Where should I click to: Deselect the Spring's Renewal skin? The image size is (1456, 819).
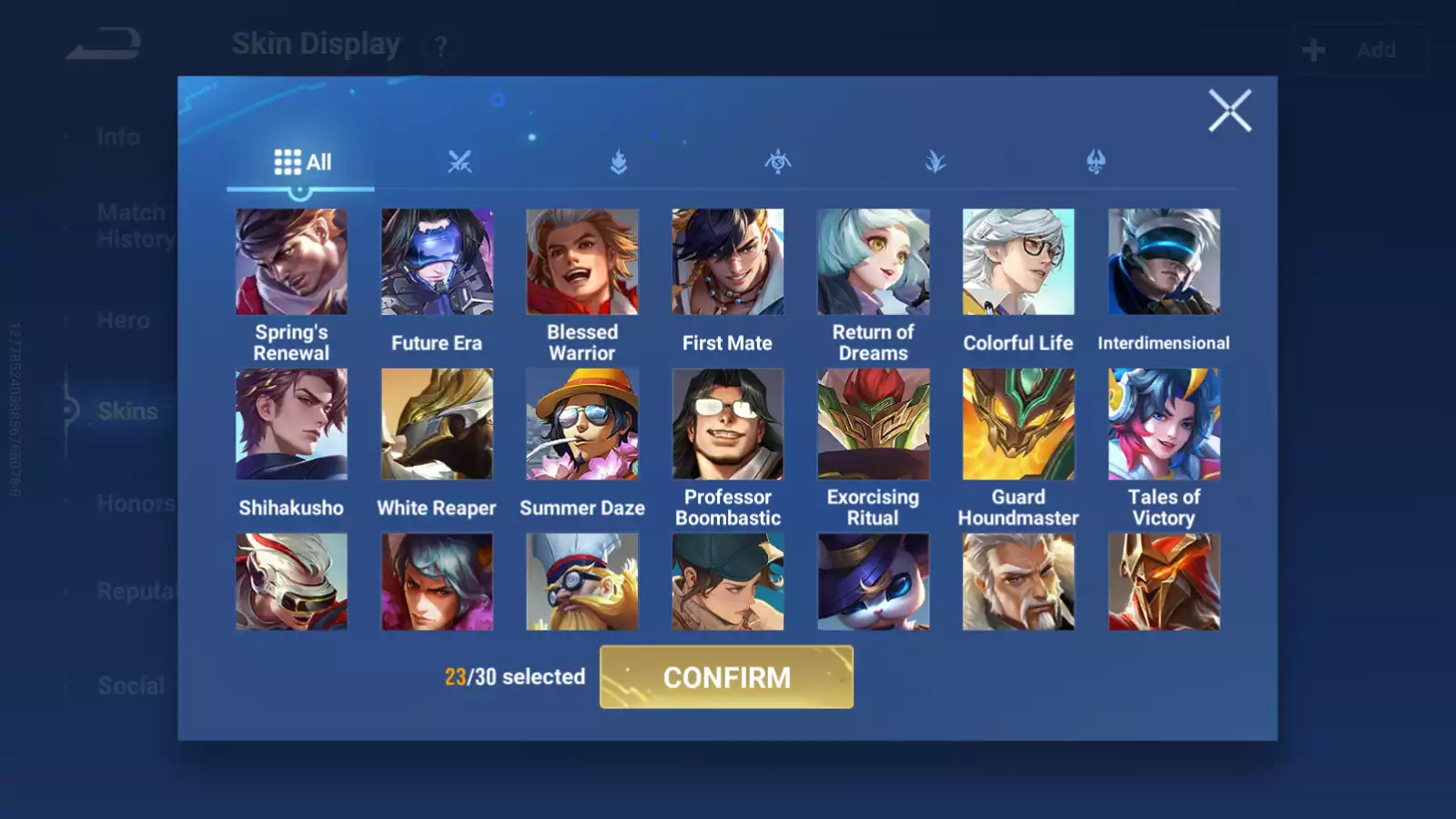point(290,262)
